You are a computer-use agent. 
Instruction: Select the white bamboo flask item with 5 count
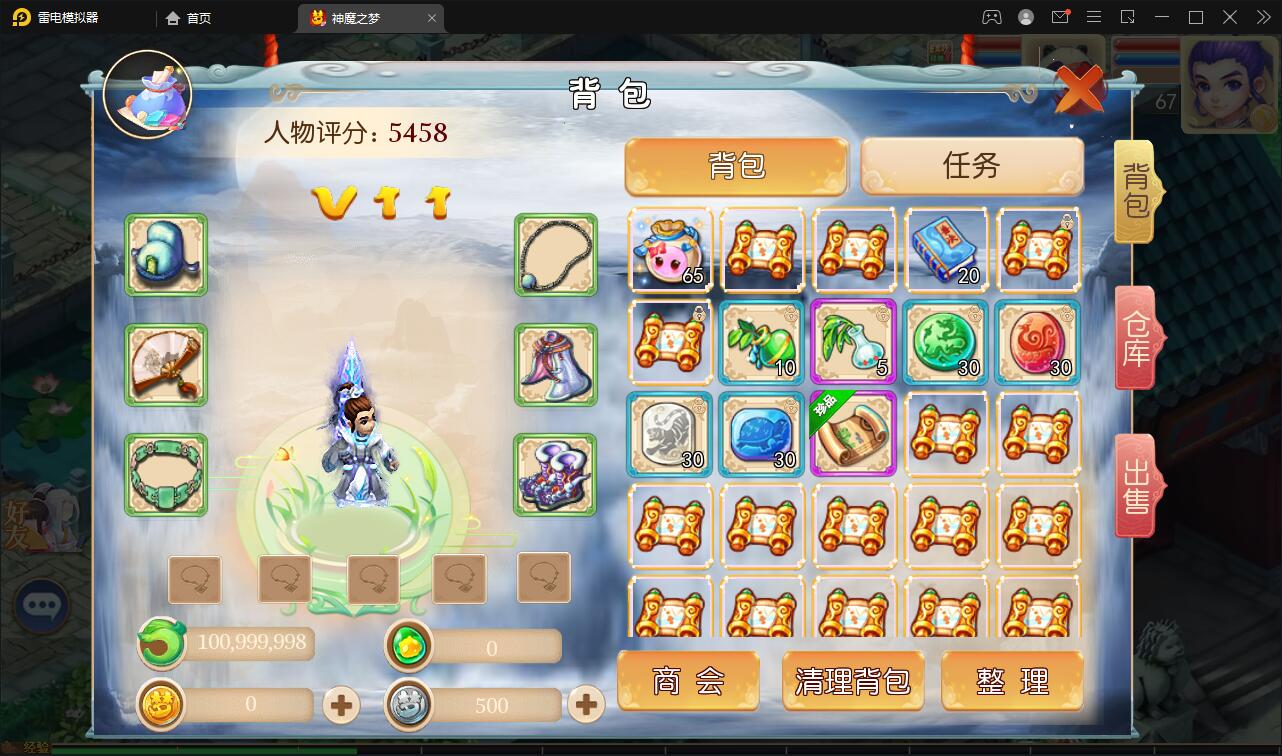tap(853, 343)
